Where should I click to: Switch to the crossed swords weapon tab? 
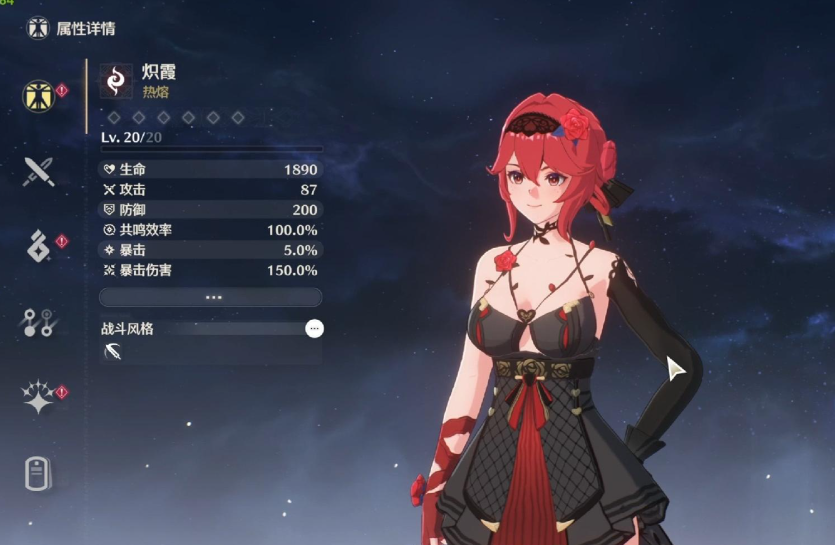[39, 171]
